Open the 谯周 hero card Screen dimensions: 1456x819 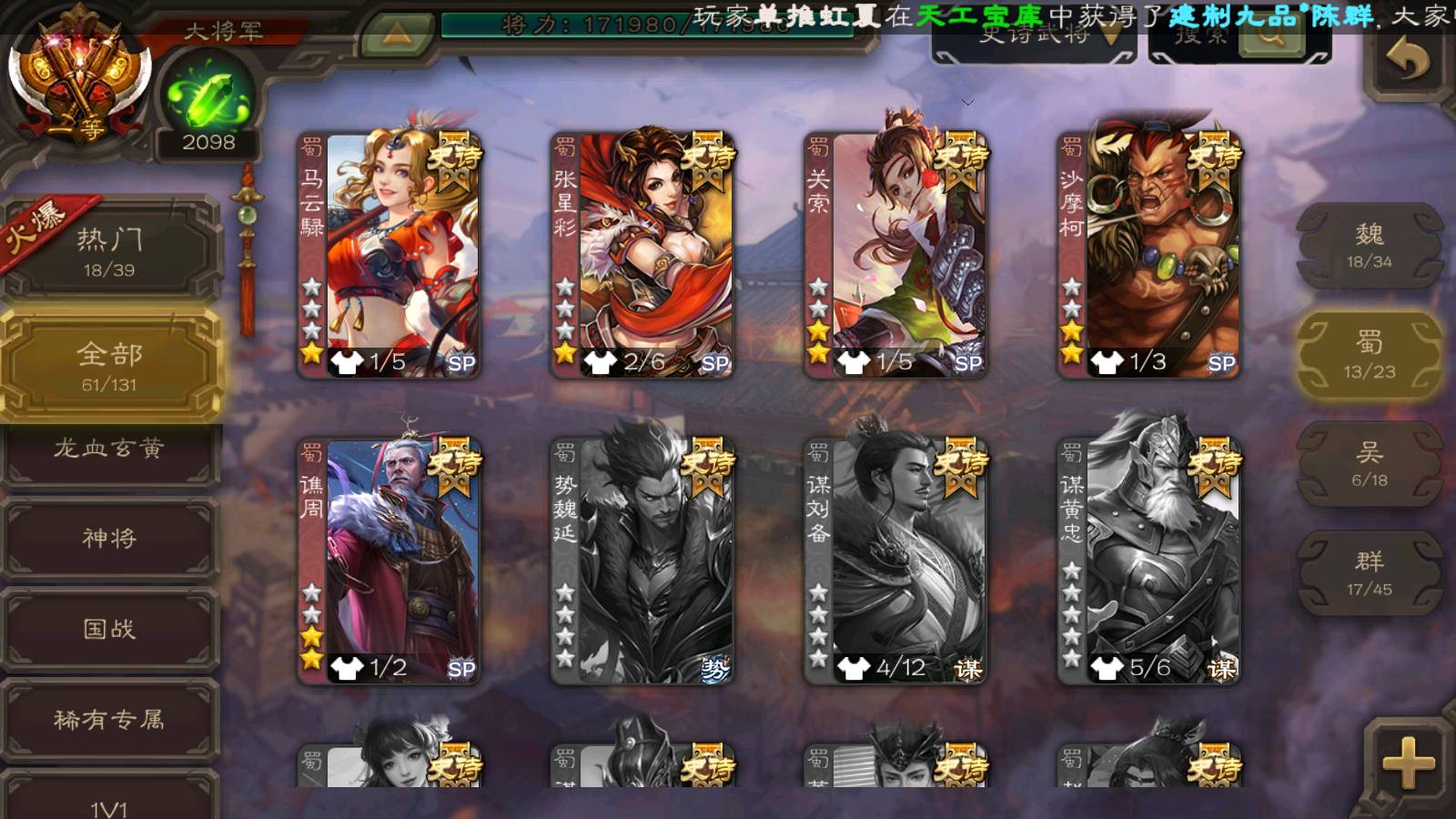[389, 561]
